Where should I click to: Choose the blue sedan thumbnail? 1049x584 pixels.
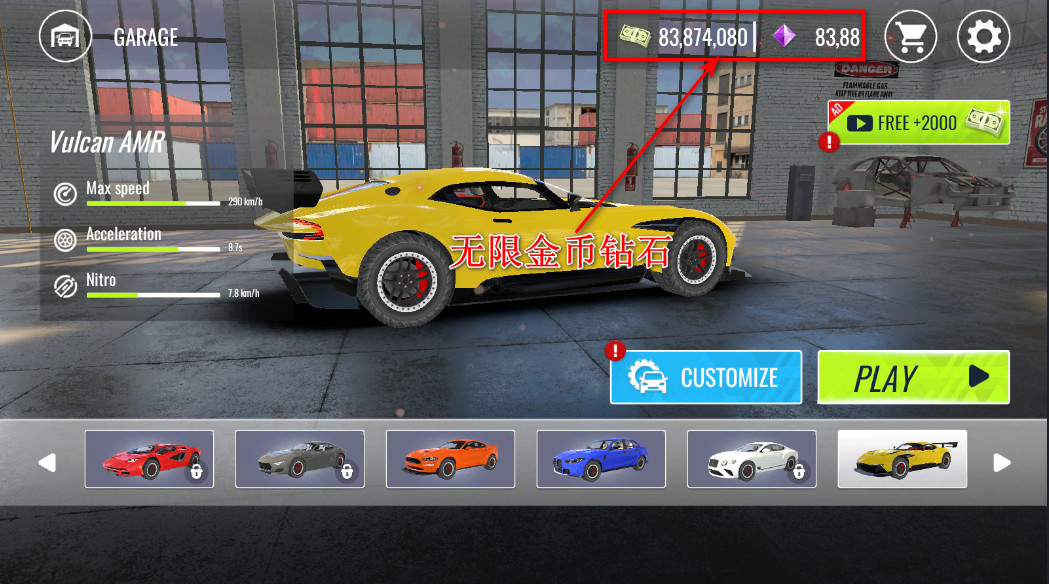click(601, 459)
